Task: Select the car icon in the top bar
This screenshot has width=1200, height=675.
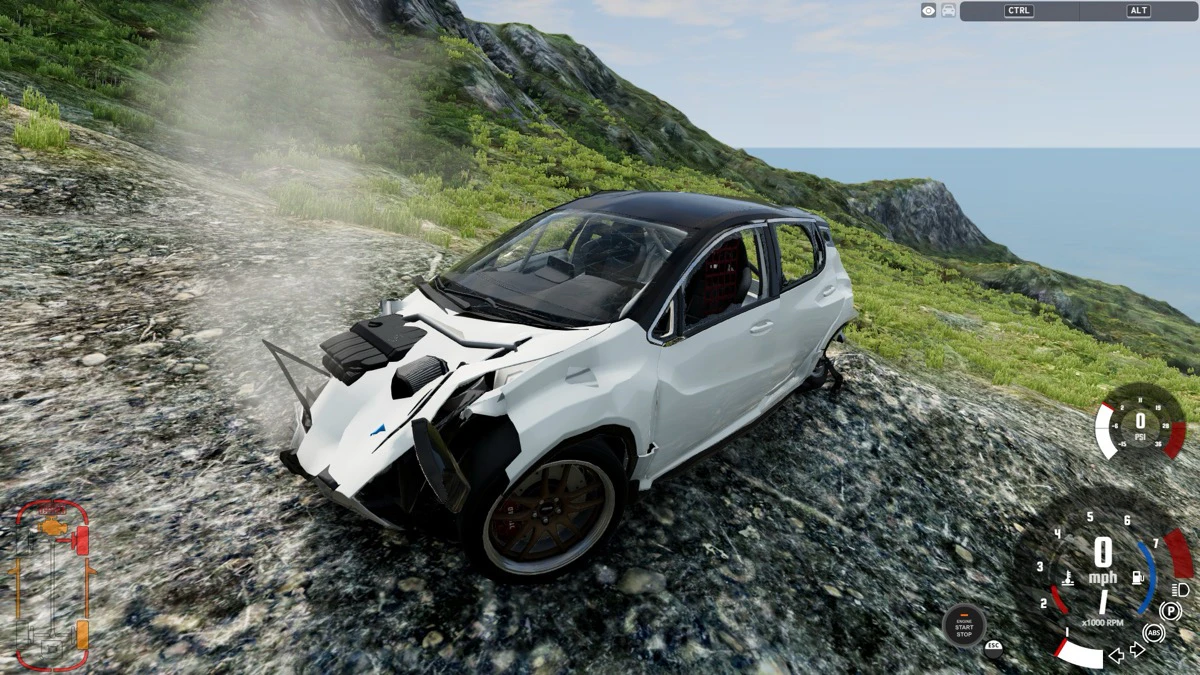Action: click(x=948, y=10)
